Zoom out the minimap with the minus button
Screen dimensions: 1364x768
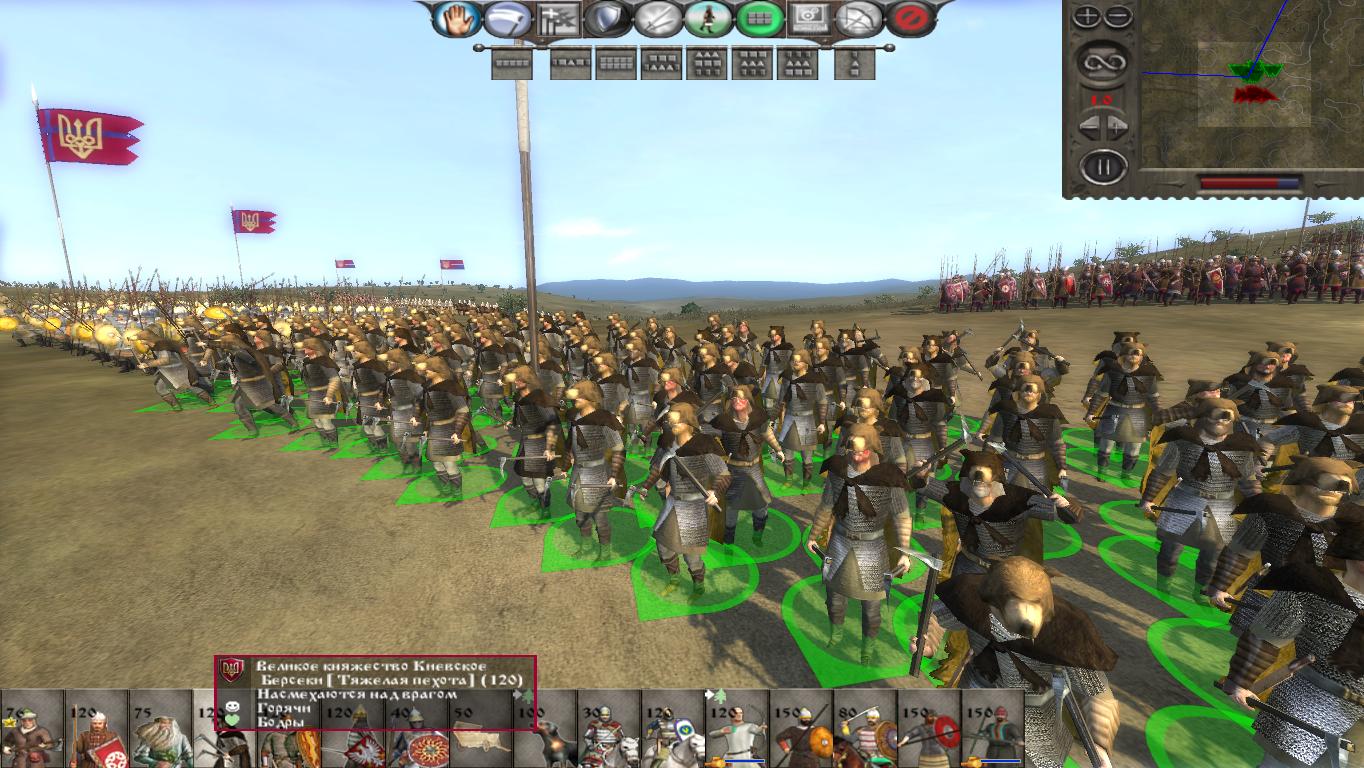click(x=1116, y=15)
